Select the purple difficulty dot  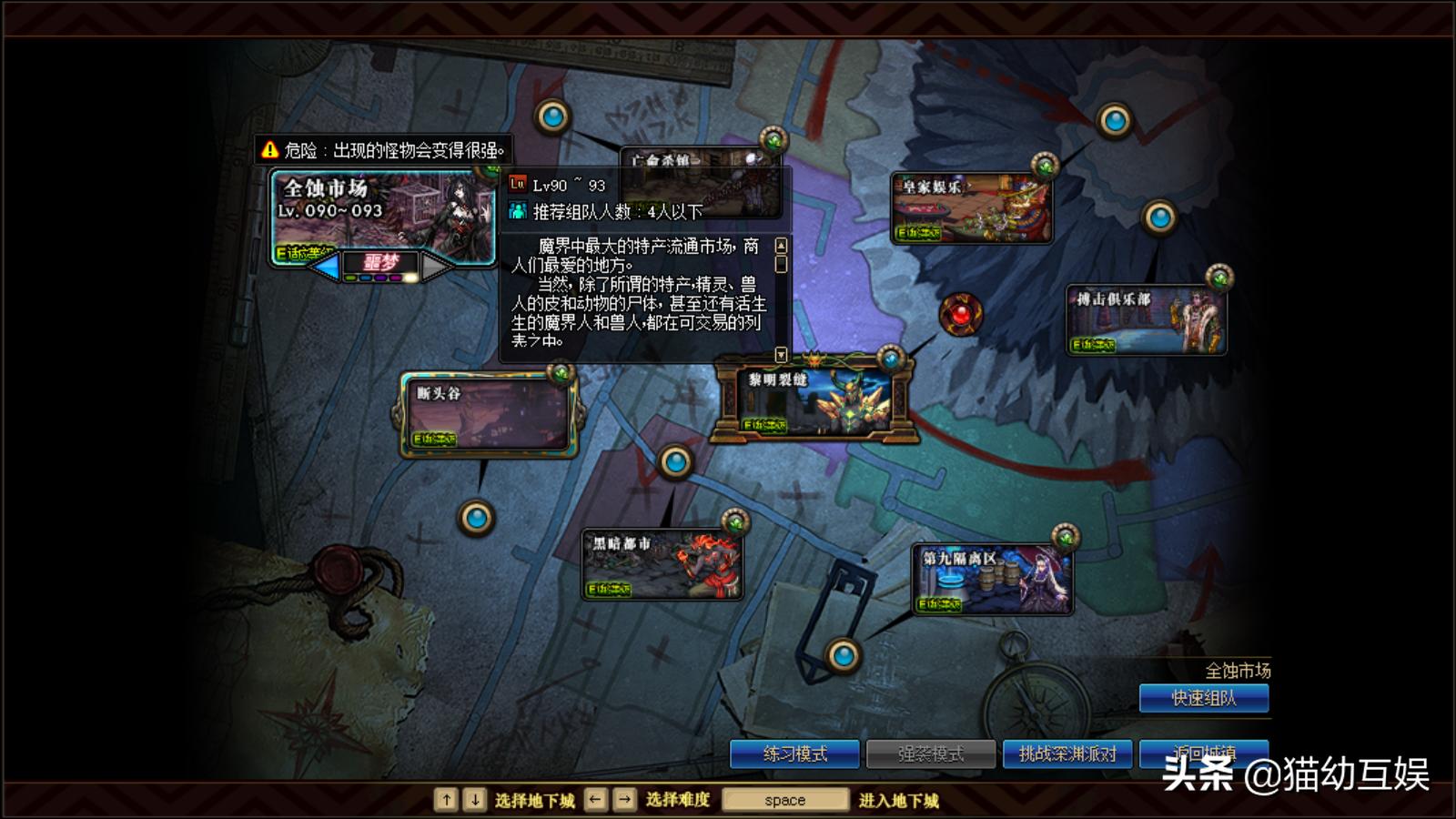tap(381, 278)
